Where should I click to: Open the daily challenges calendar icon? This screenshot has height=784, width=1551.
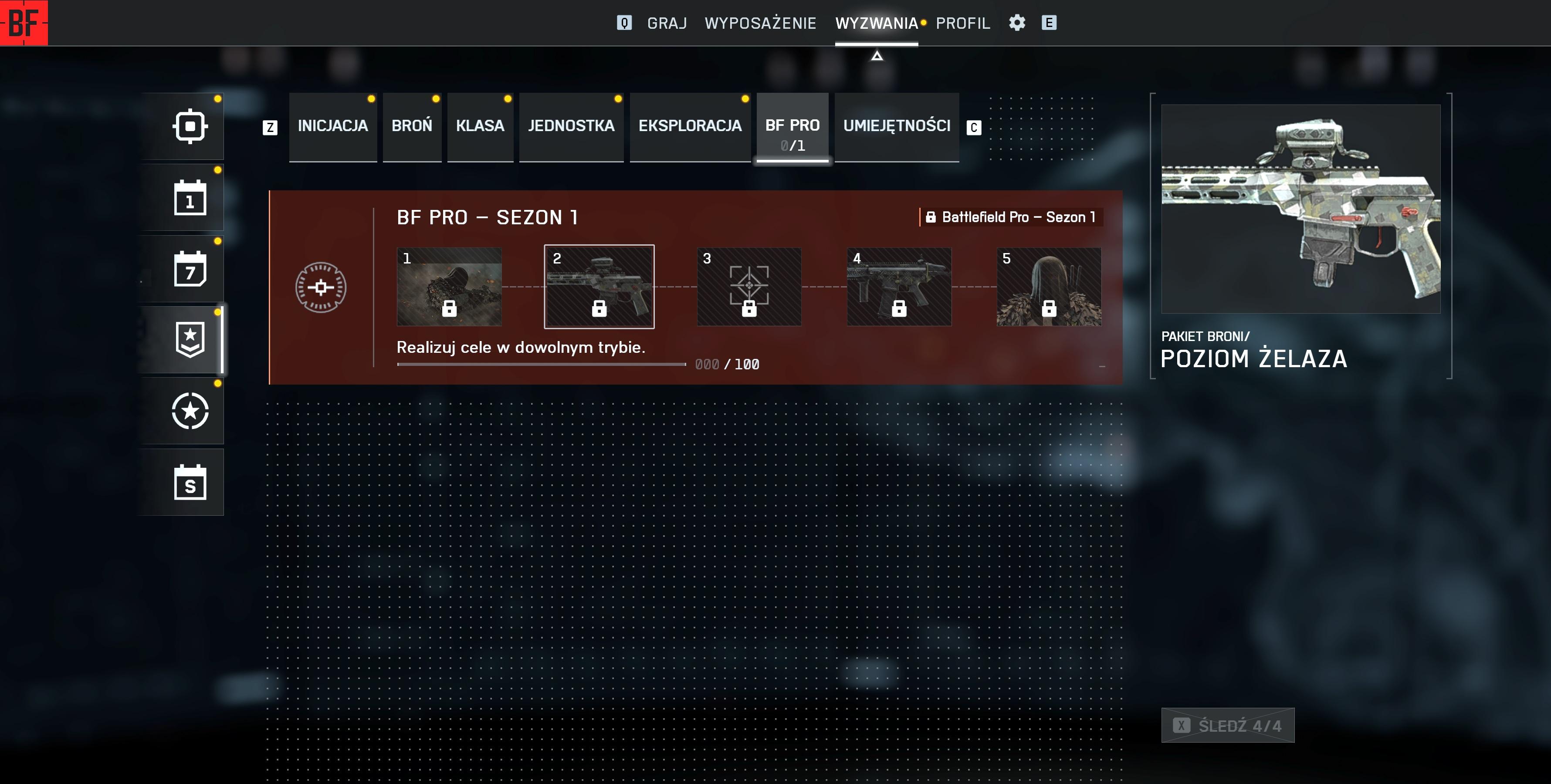[190, 197]
